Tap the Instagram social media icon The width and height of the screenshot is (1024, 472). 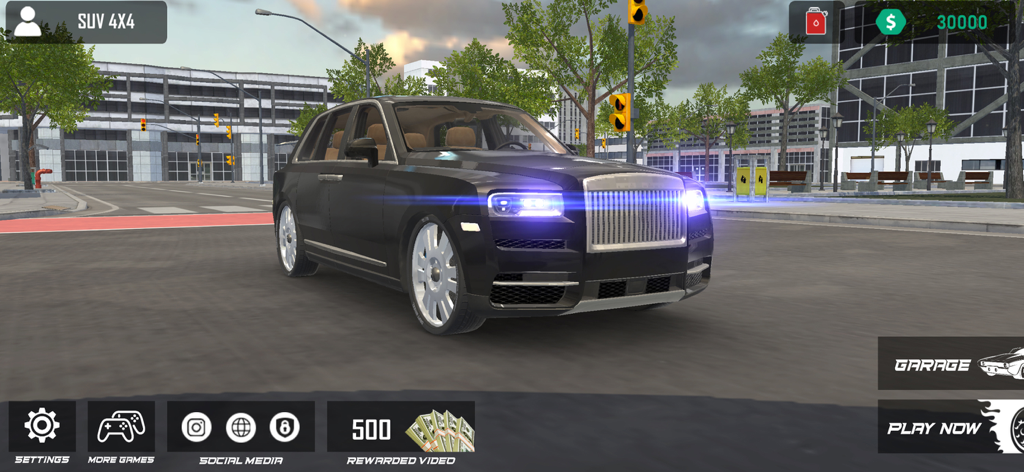197,427
